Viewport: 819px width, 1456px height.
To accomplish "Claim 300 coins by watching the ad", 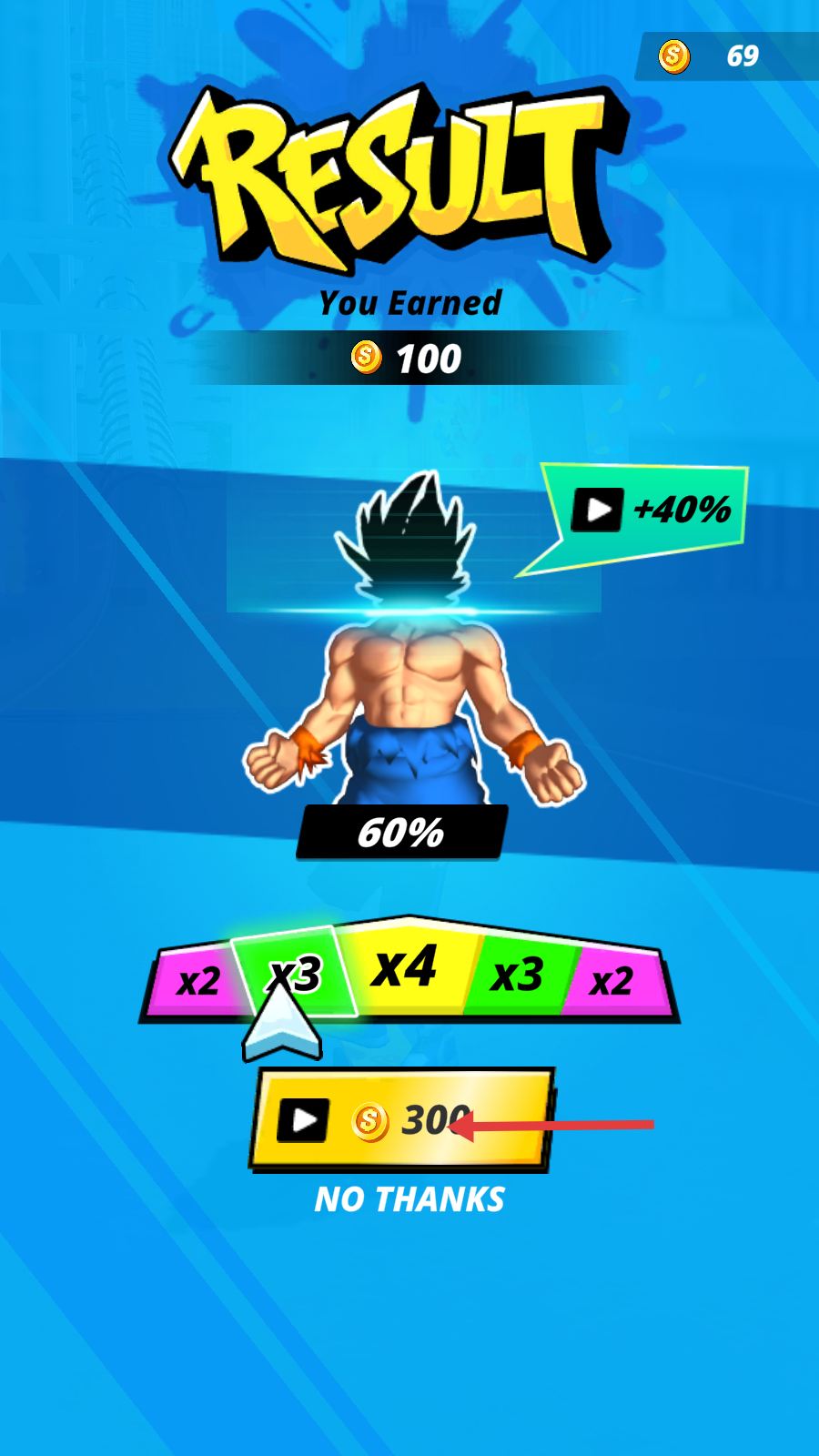I will [x=401, y=1118].
